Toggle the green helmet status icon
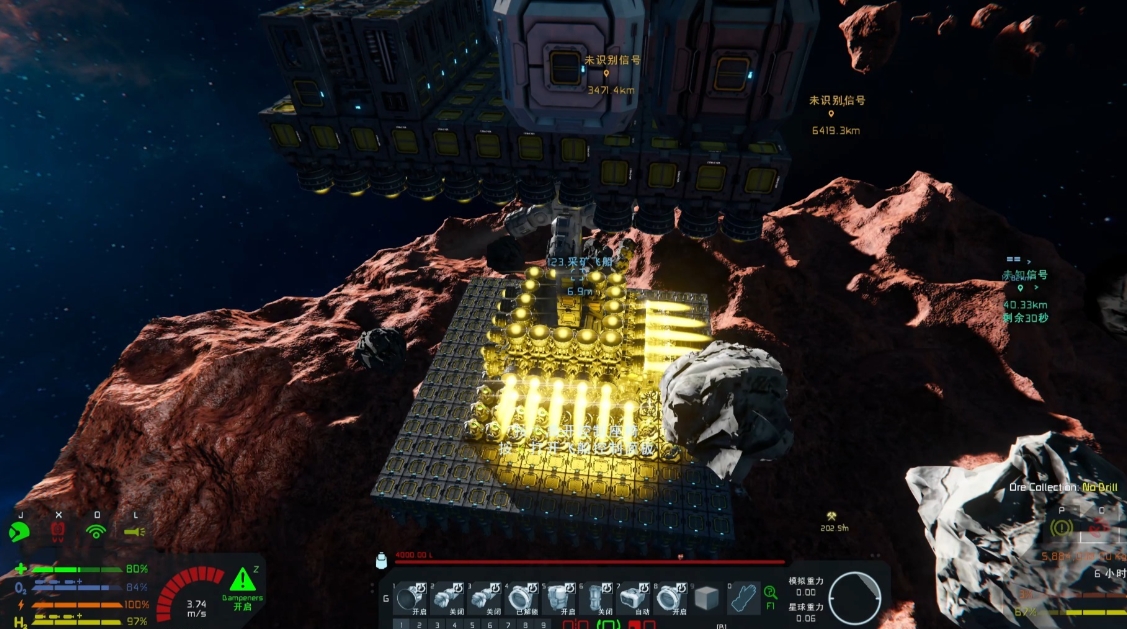The height and width of the screenshot is (629, 1127). (x=19, y=531)
